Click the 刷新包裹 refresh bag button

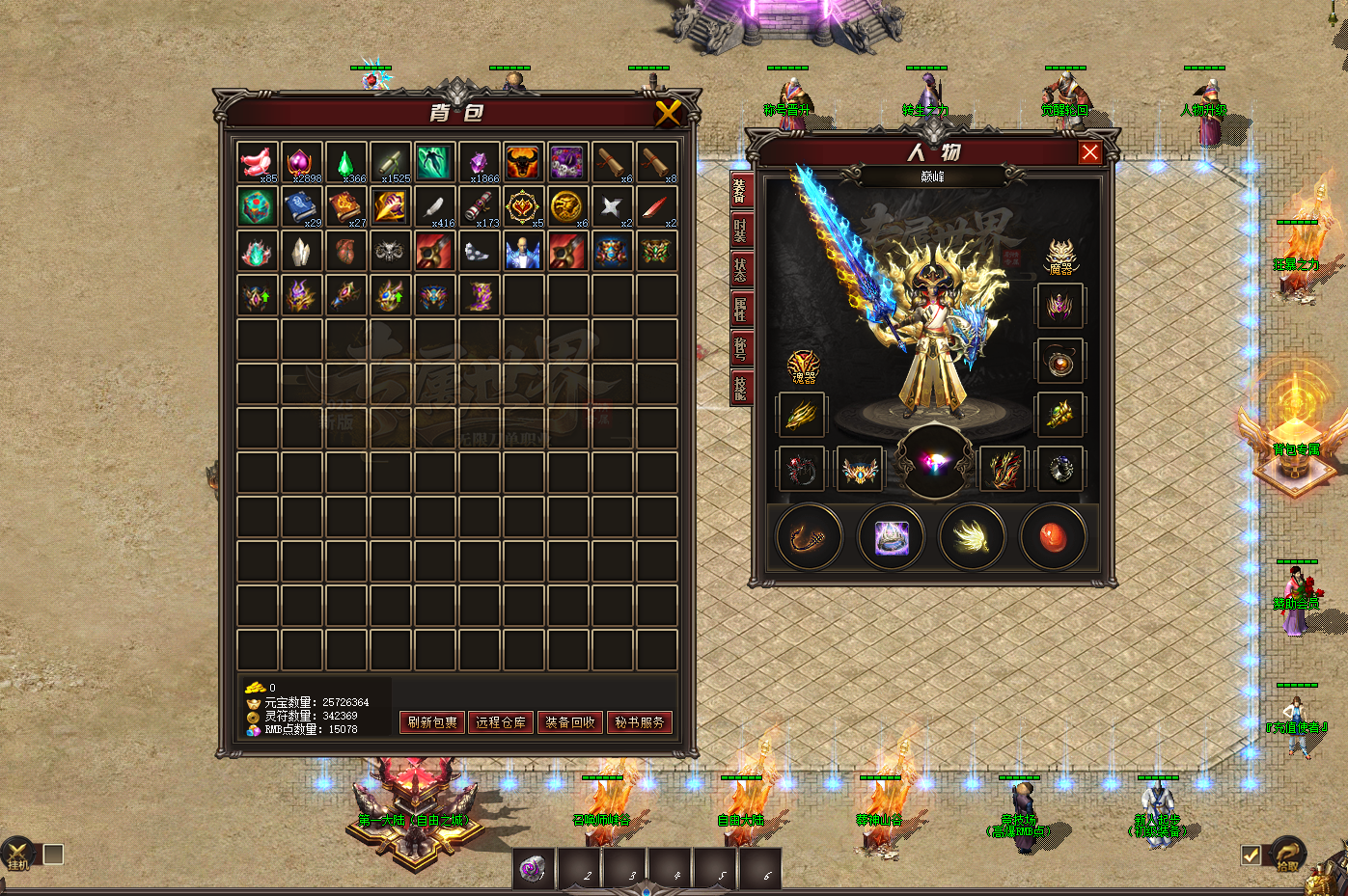[432, 722]
